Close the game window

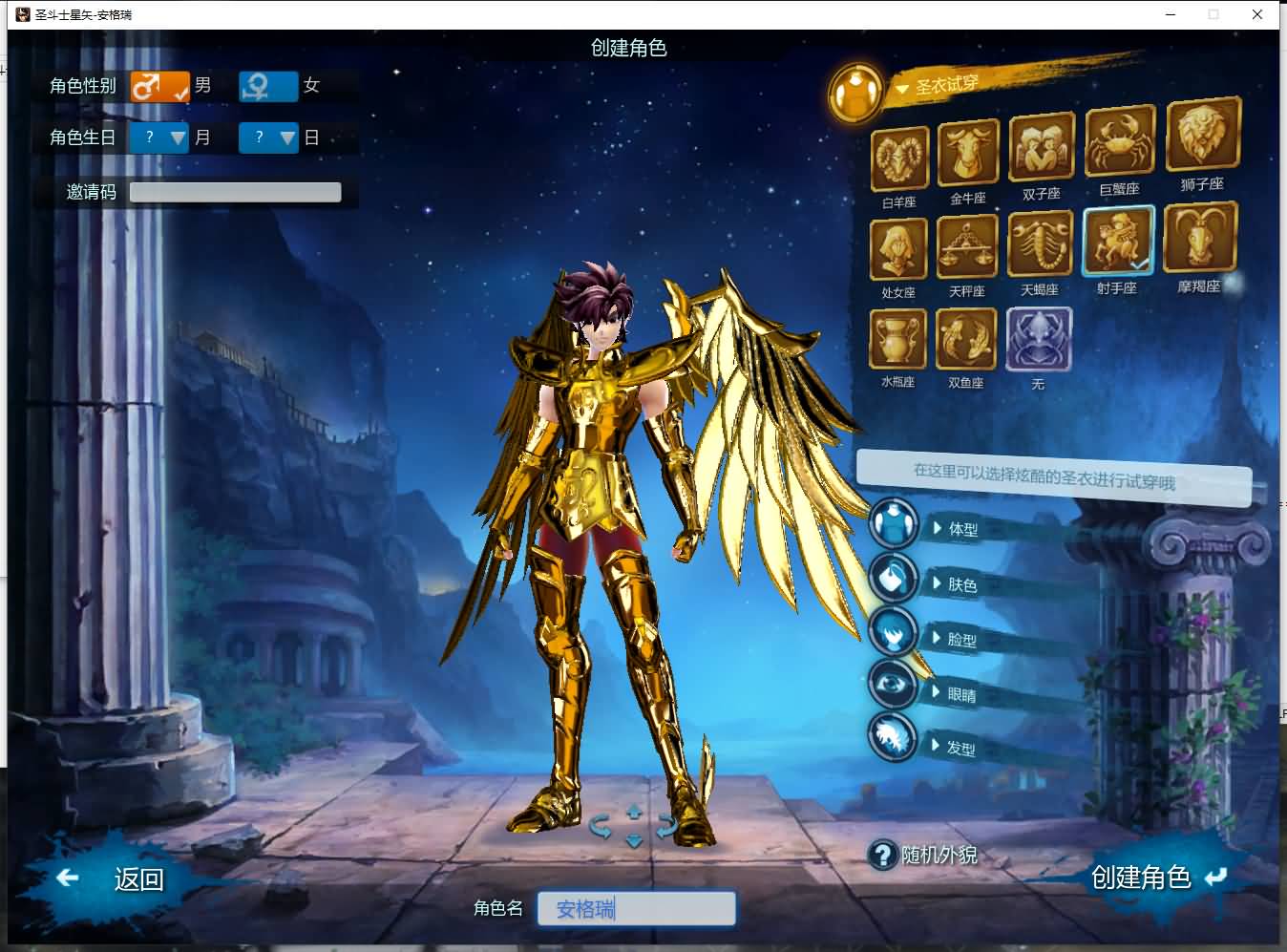point(1257,14)
